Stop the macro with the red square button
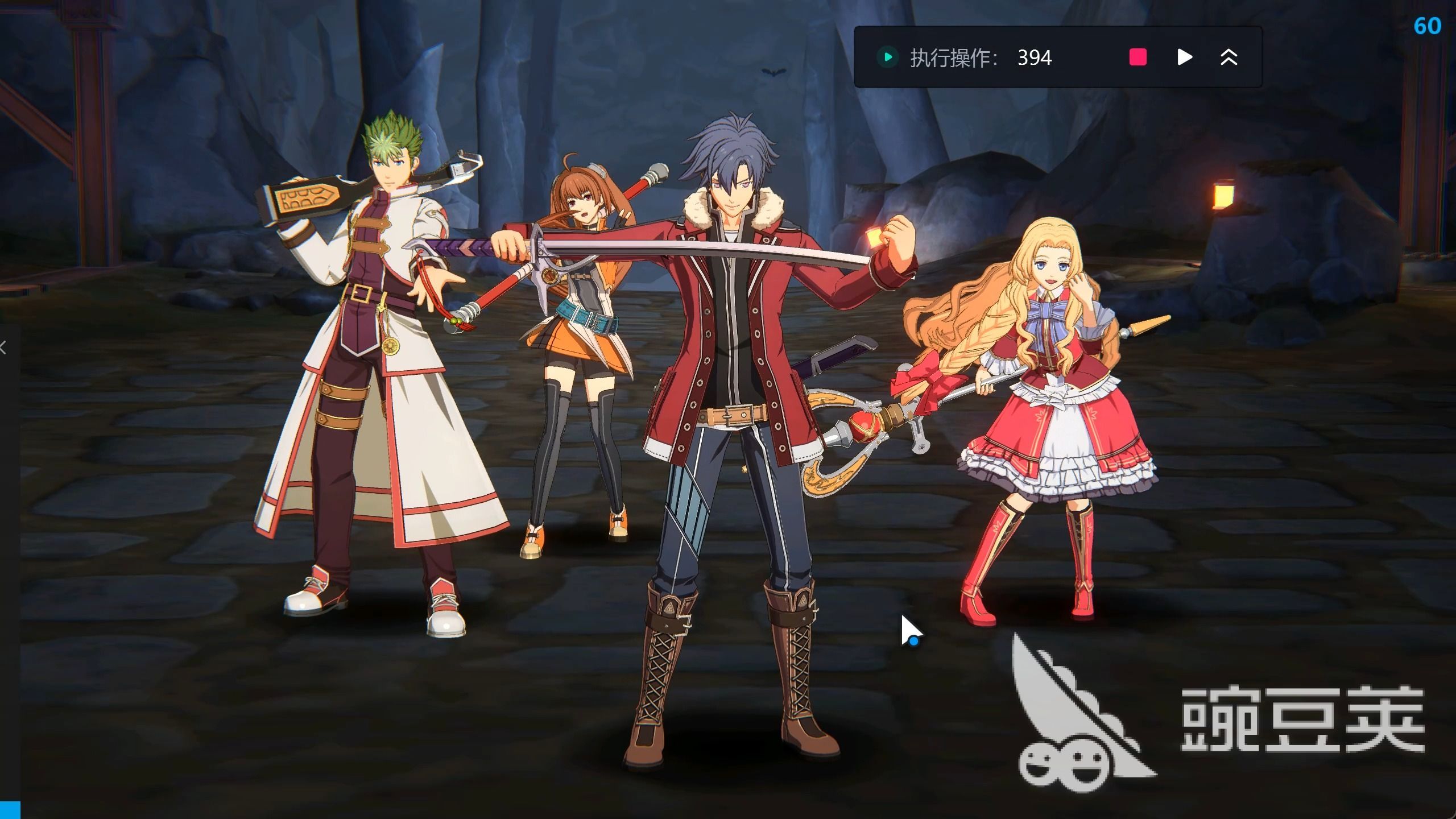 coord(1137,57)
